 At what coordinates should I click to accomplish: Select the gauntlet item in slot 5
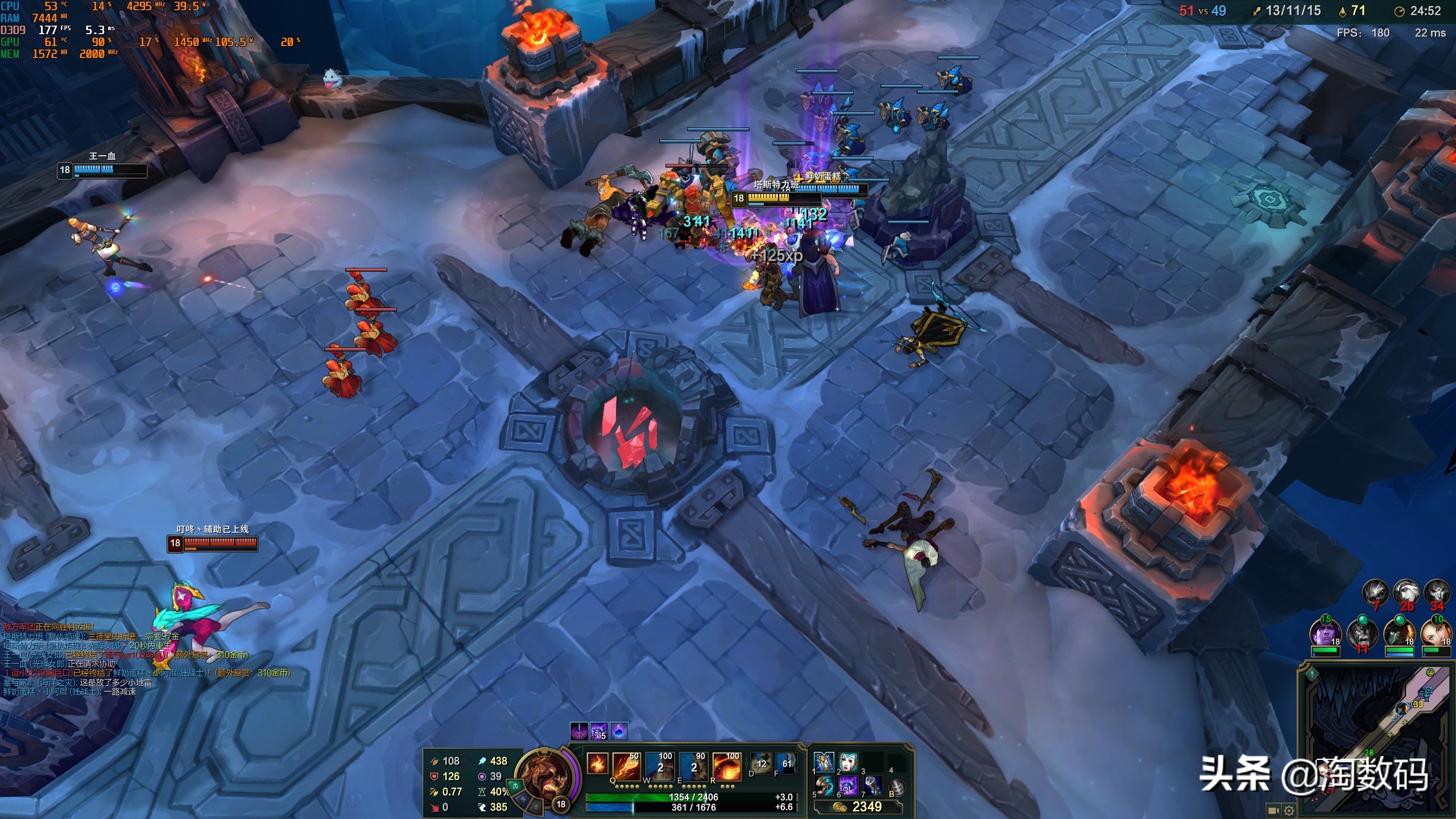(x=824, y=786)
